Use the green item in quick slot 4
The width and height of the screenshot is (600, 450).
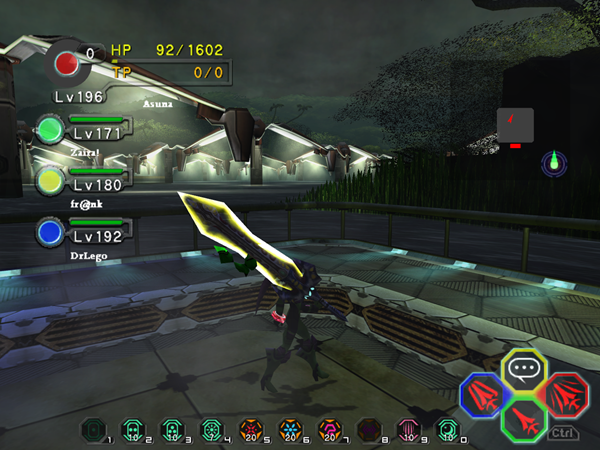pos(211,429)
